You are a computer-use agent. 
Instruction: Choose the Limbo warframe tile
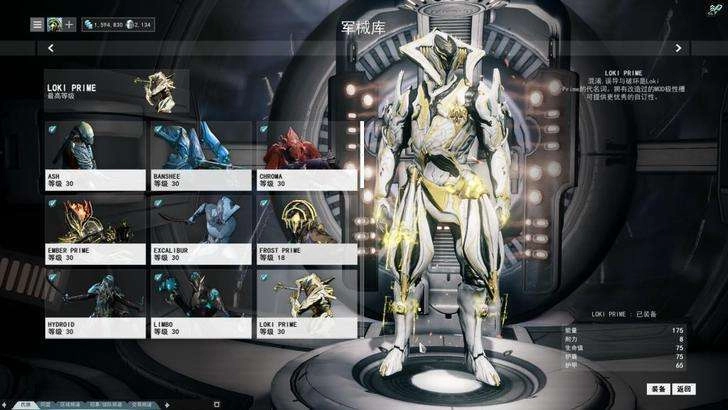(x=200, y=303)
